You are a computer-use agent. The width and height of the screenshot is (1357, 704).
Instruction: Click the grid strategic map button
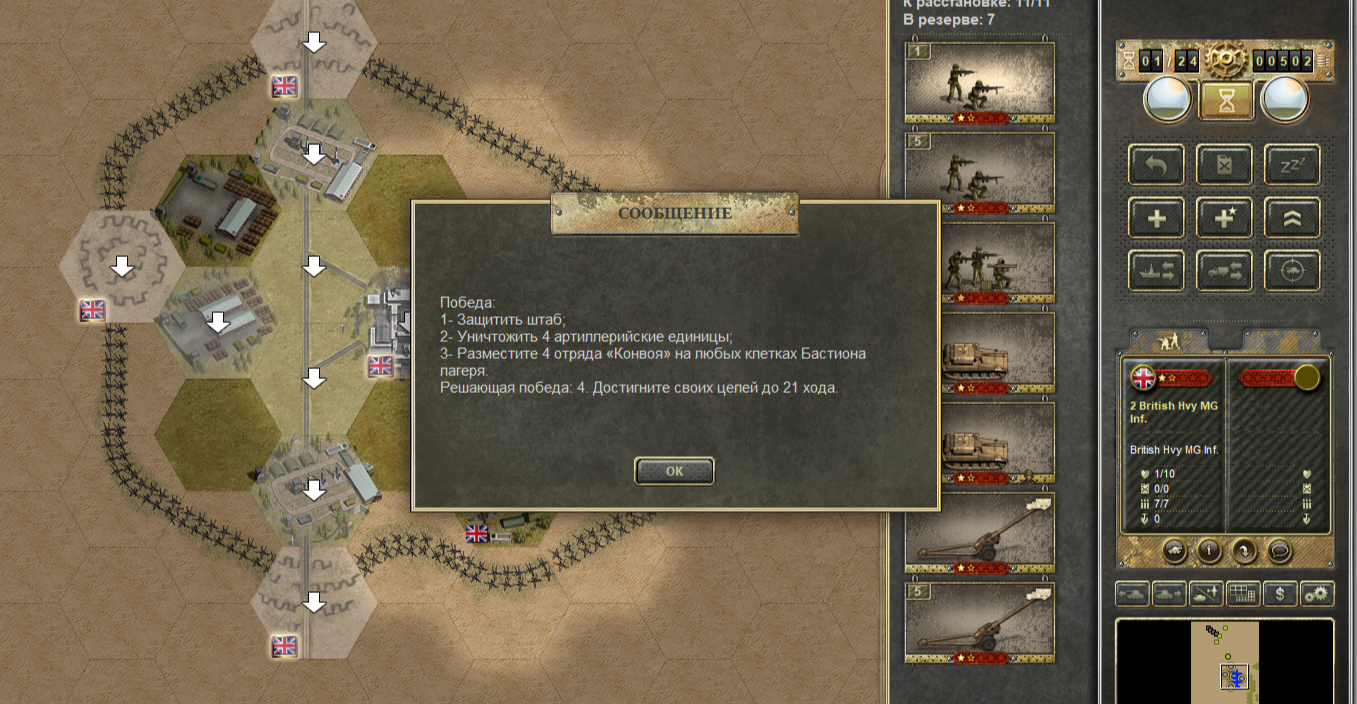pos(1243,594)
